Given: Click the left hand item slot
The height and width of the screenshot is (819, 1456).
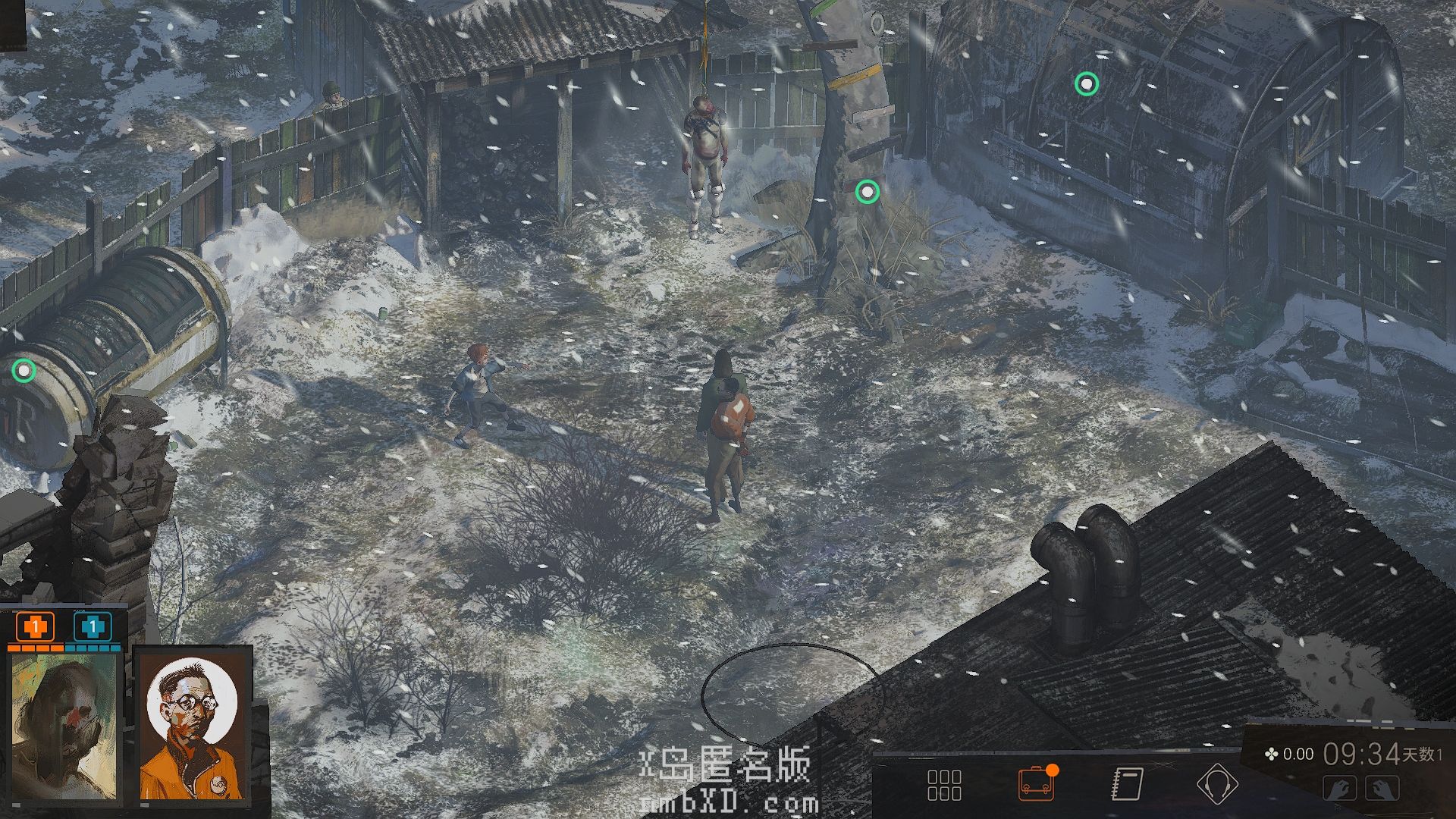Looking at the screenshot, I should (1340, 789).
